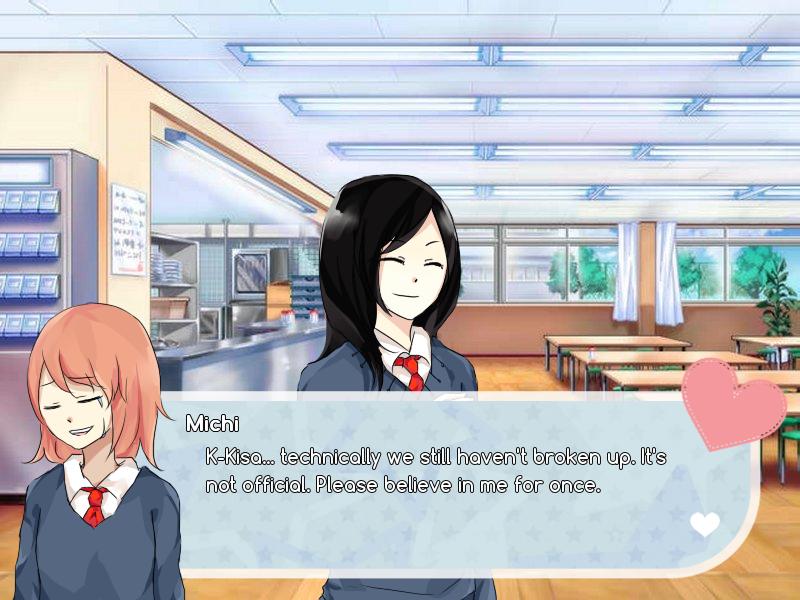Click the large pink stitched heart
This screenshot has height=600, width=800.
(733, 402)
